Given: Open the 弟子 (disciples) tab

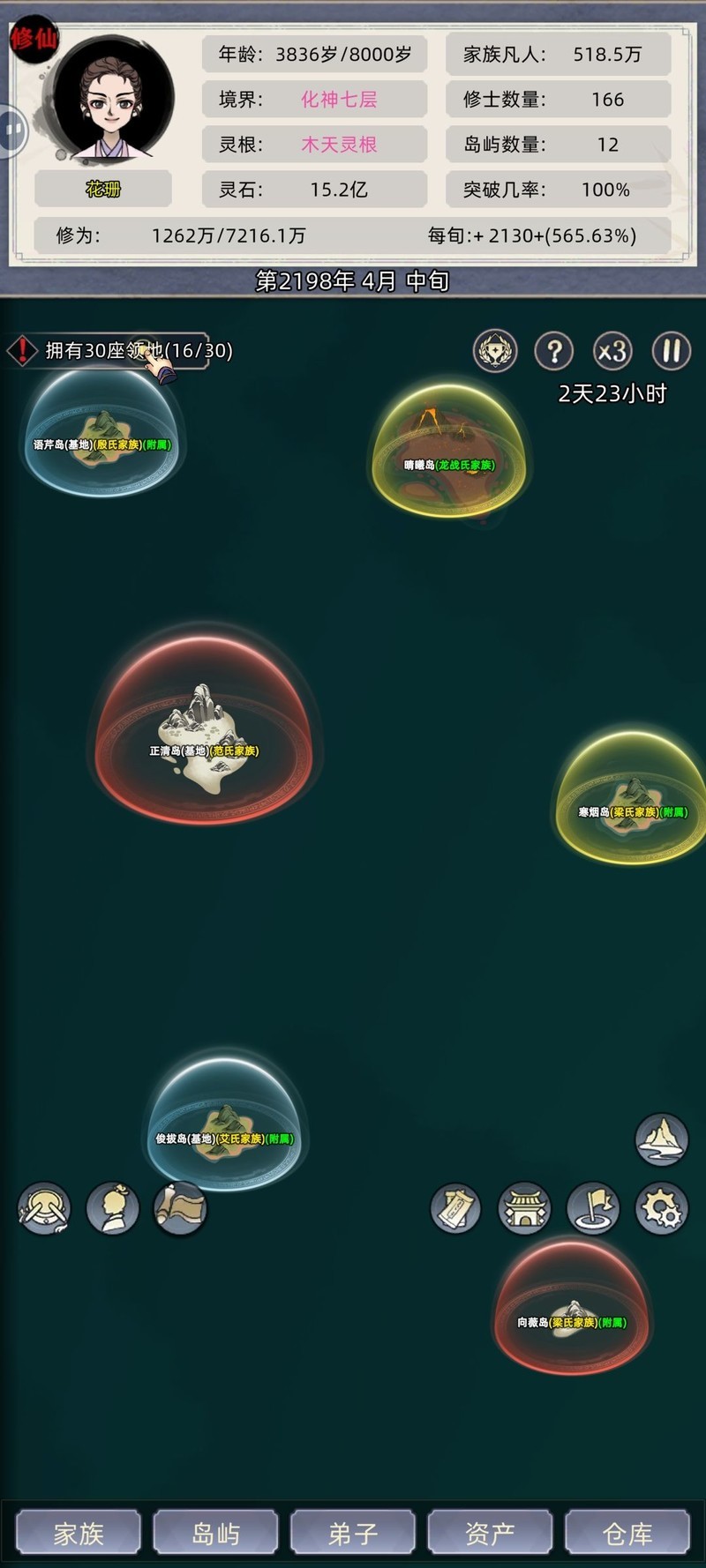Looking at the screenshot, I should pos(353,1533).
